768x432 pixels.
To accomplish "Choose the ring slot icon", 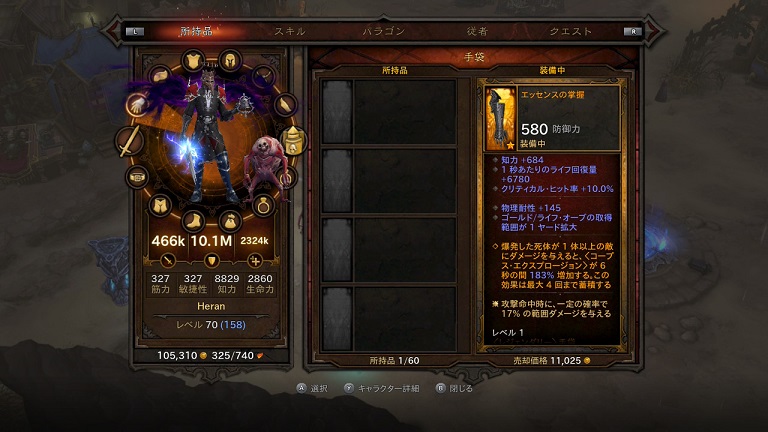I will click(264, 205).
